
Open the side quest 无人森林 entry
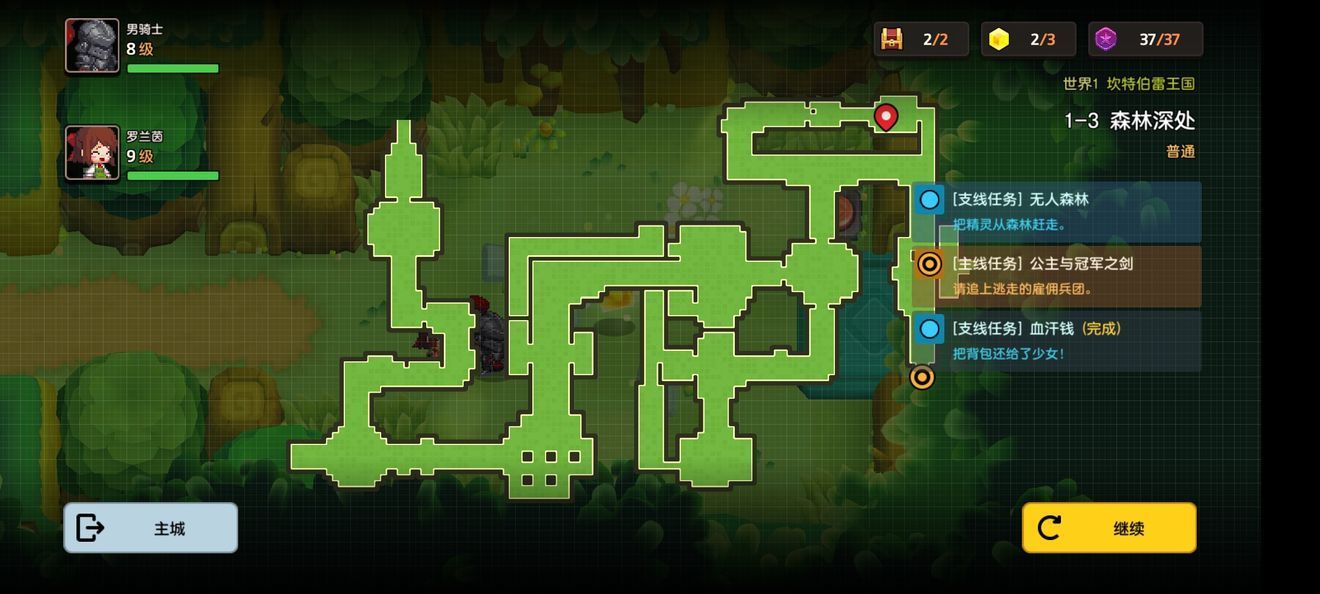(1060, 210)
